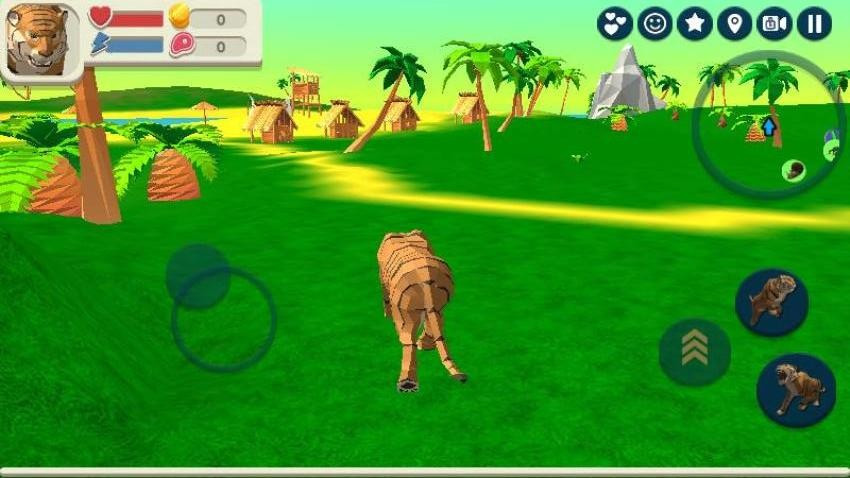Click the tiger portrait avatar

pos(41,39)
